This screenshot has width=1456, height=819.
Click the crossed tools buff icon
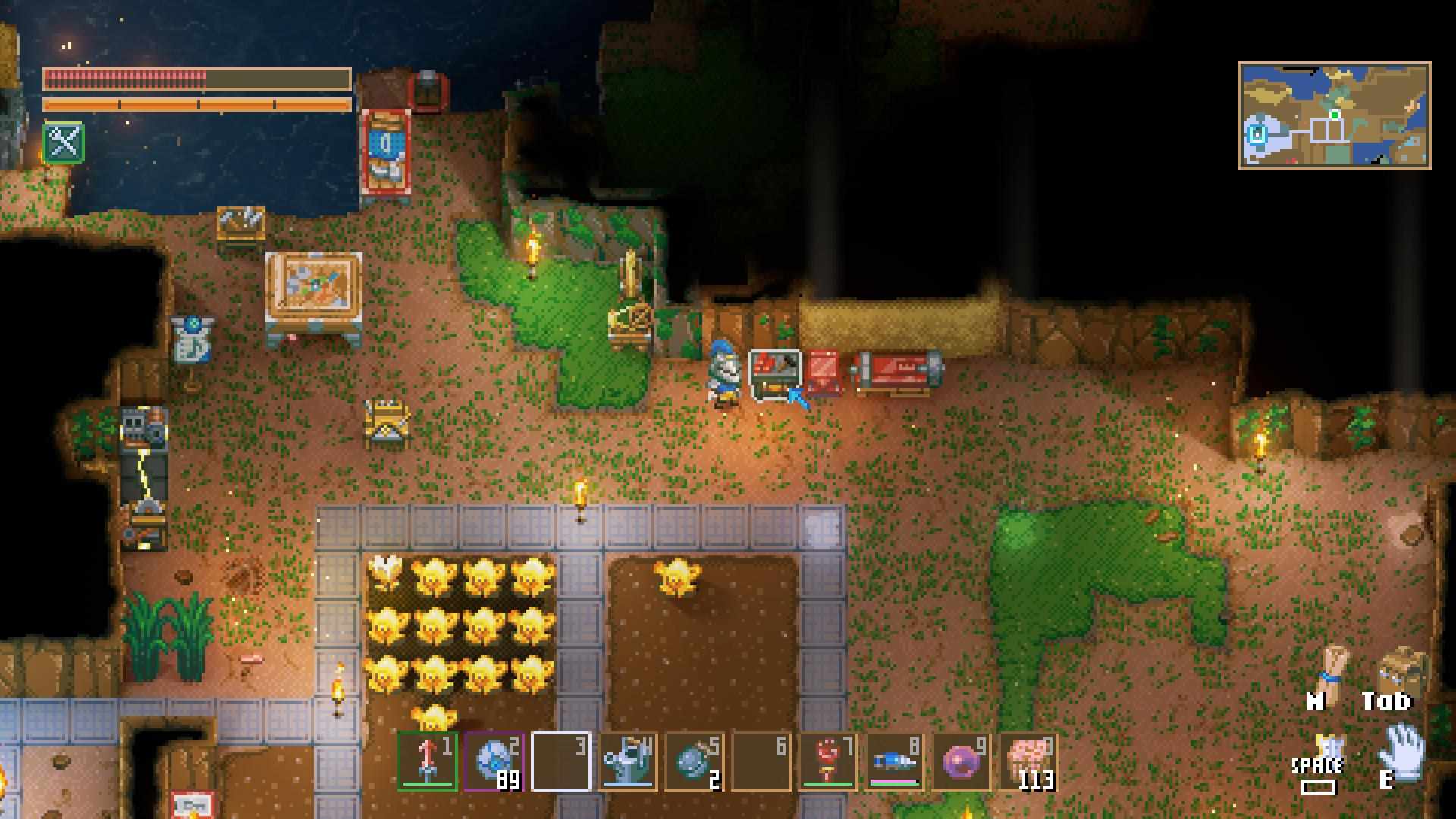click(x=64, y=143)
